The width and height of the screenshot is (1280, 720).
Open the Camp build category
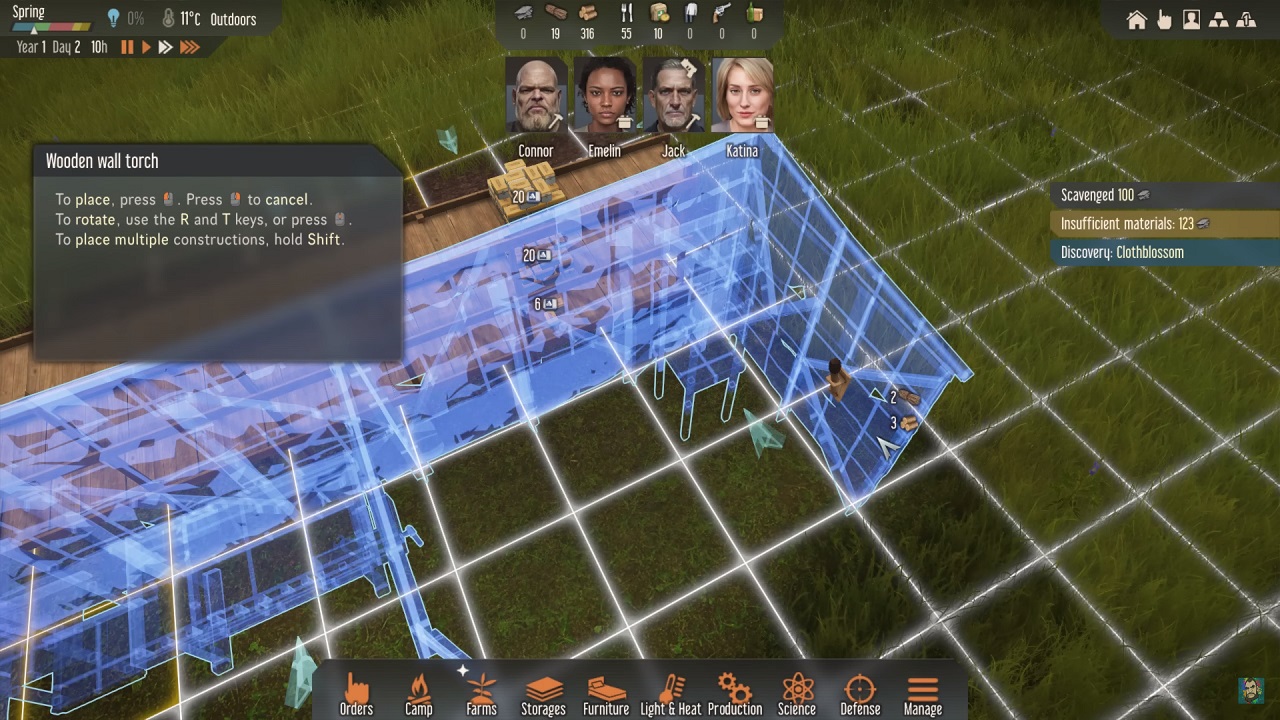418,694
